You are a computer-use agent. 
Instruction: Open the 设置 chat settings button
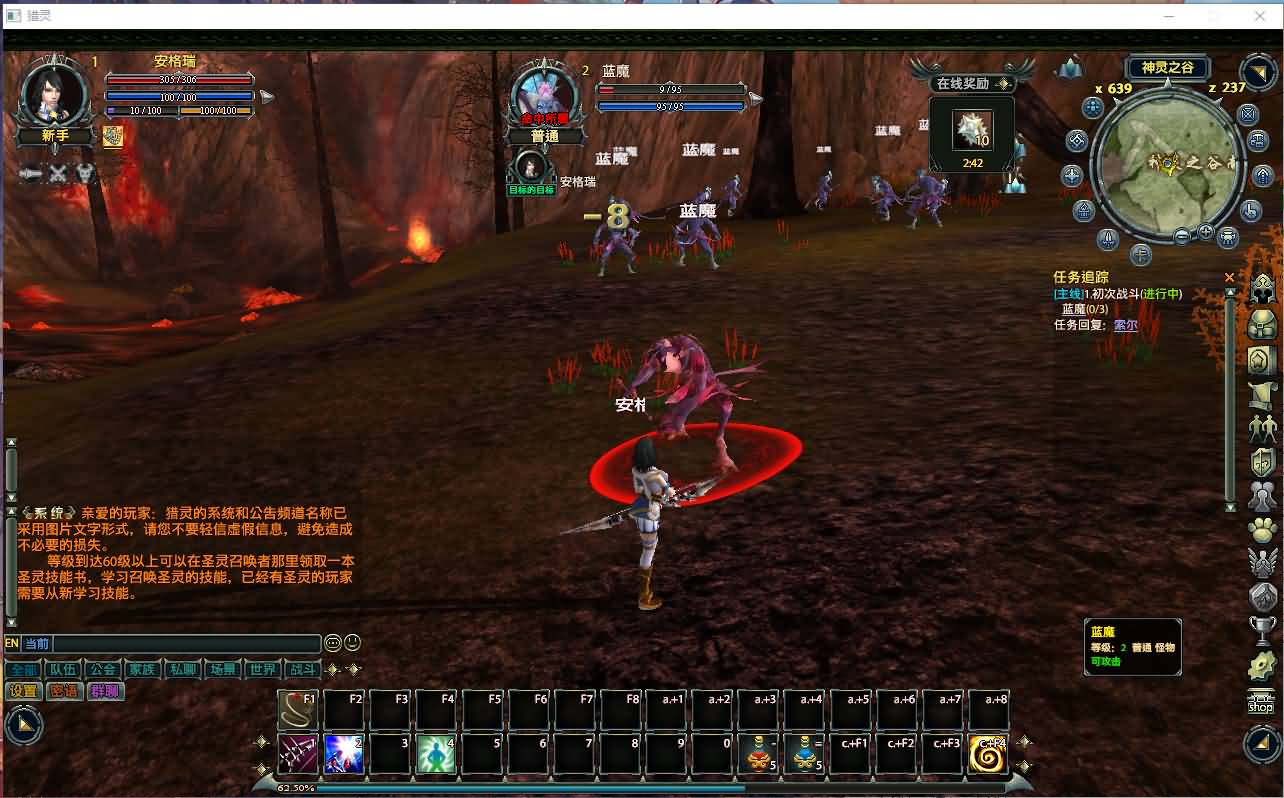coord(23,691)
